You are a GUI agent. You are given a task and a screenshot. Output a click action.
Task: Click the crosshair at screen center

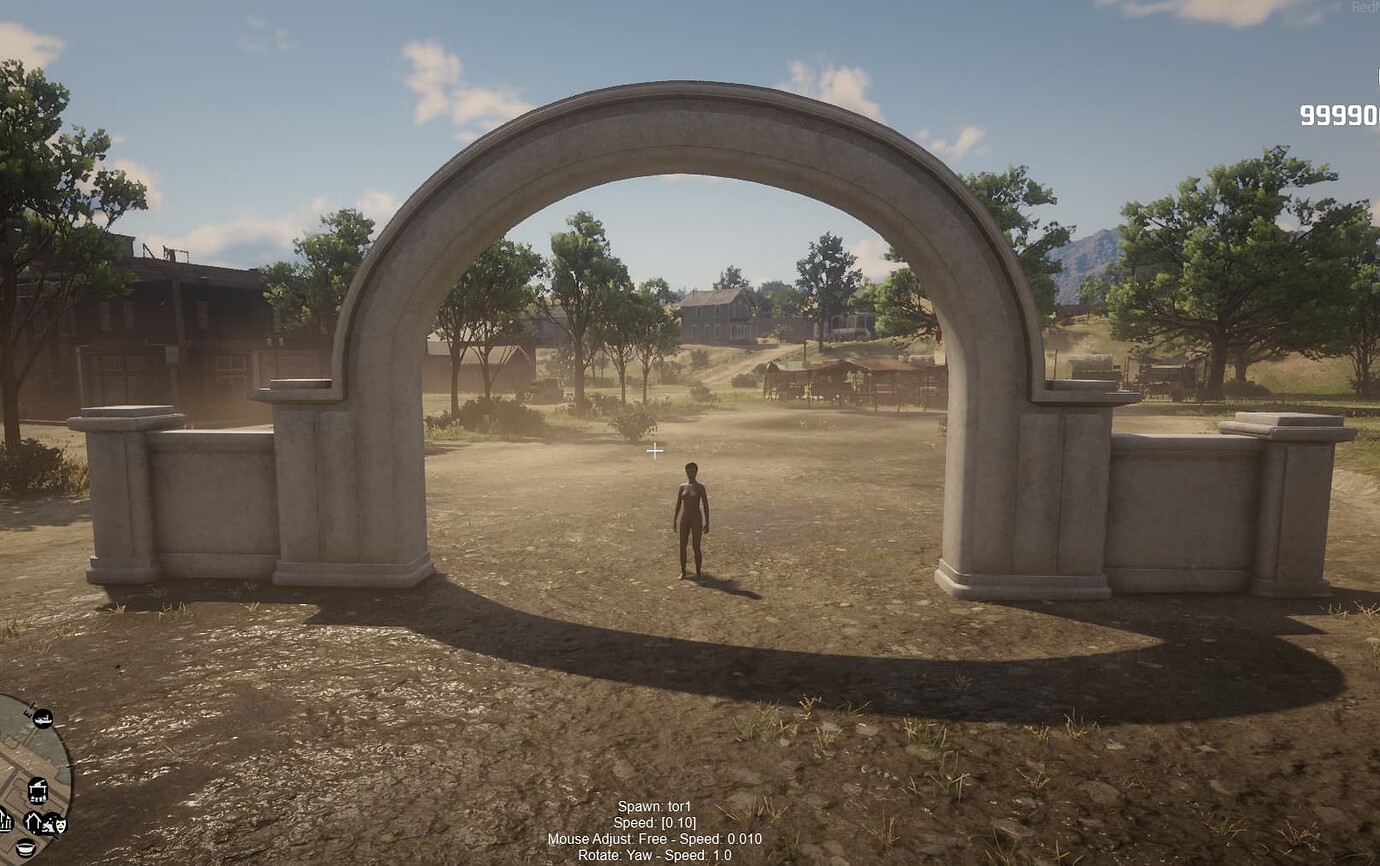point(657,452)
